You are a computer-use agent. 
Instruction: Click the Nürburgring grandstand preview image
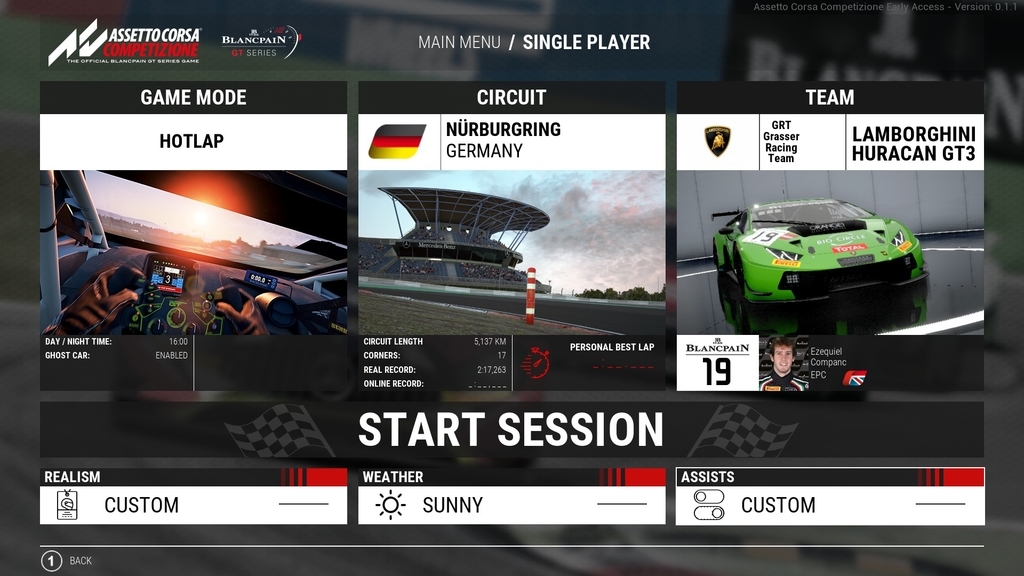point(511,252)
